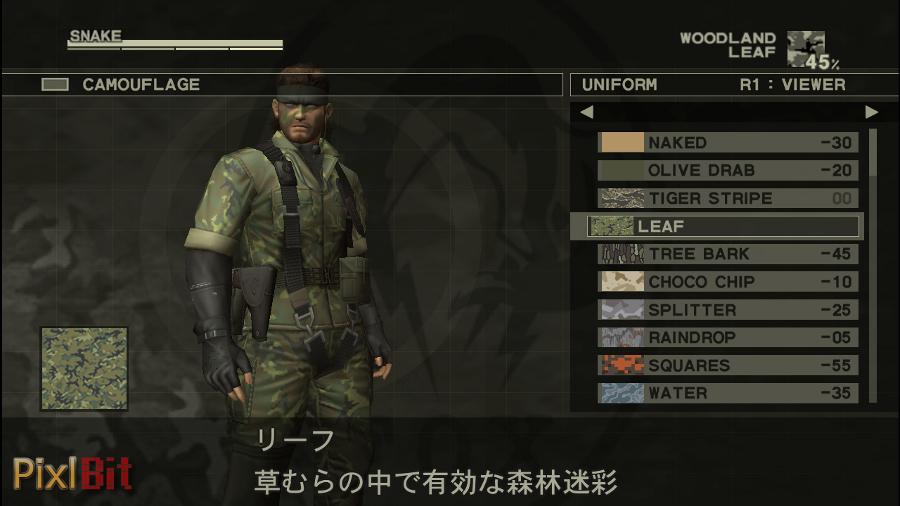Equip the Tree Bark uniform
Screen dimensions: 900x506
(728, 254)
